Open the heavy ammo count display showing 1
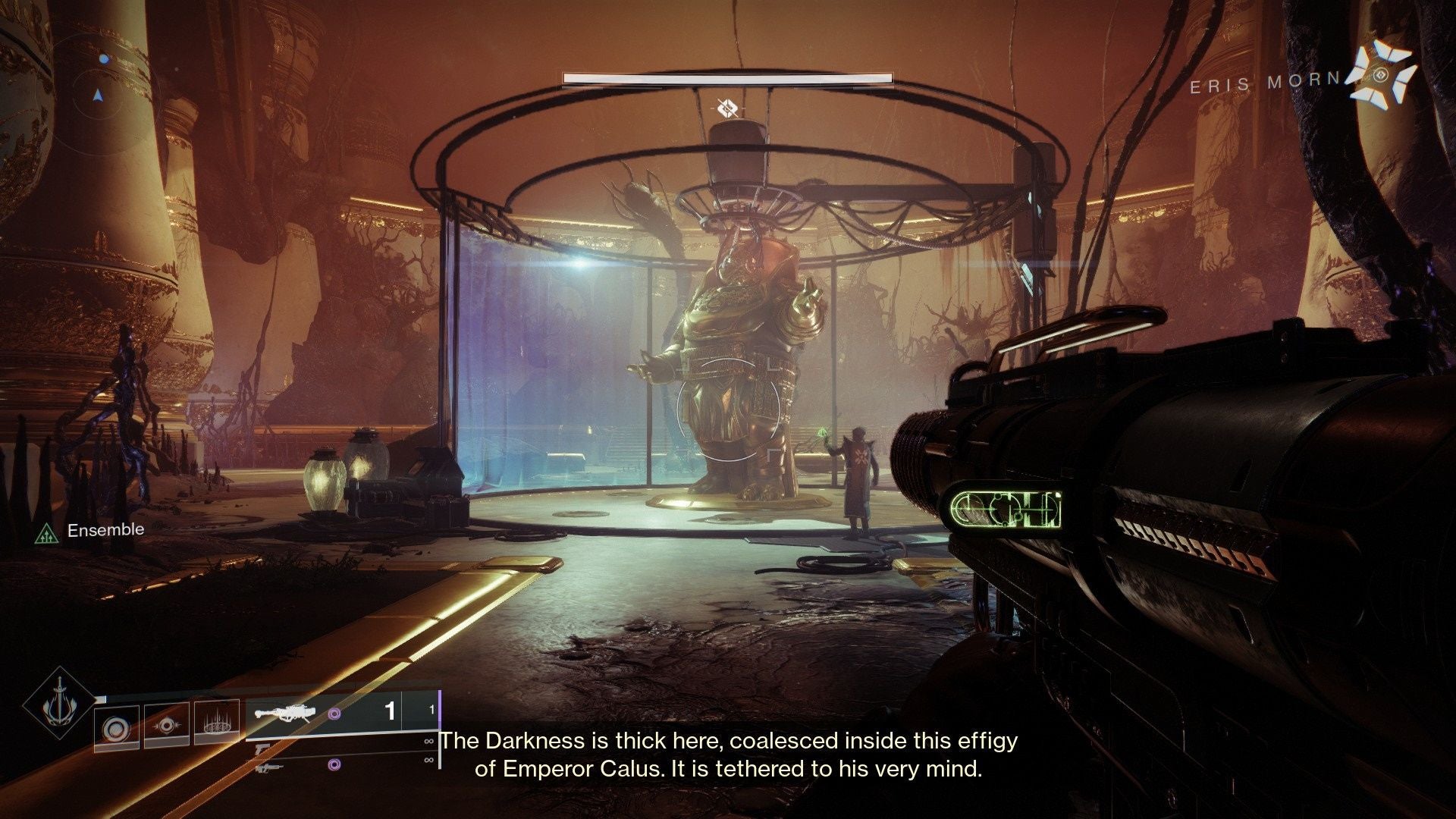The image size is (1456, 819). coord(391,710)
